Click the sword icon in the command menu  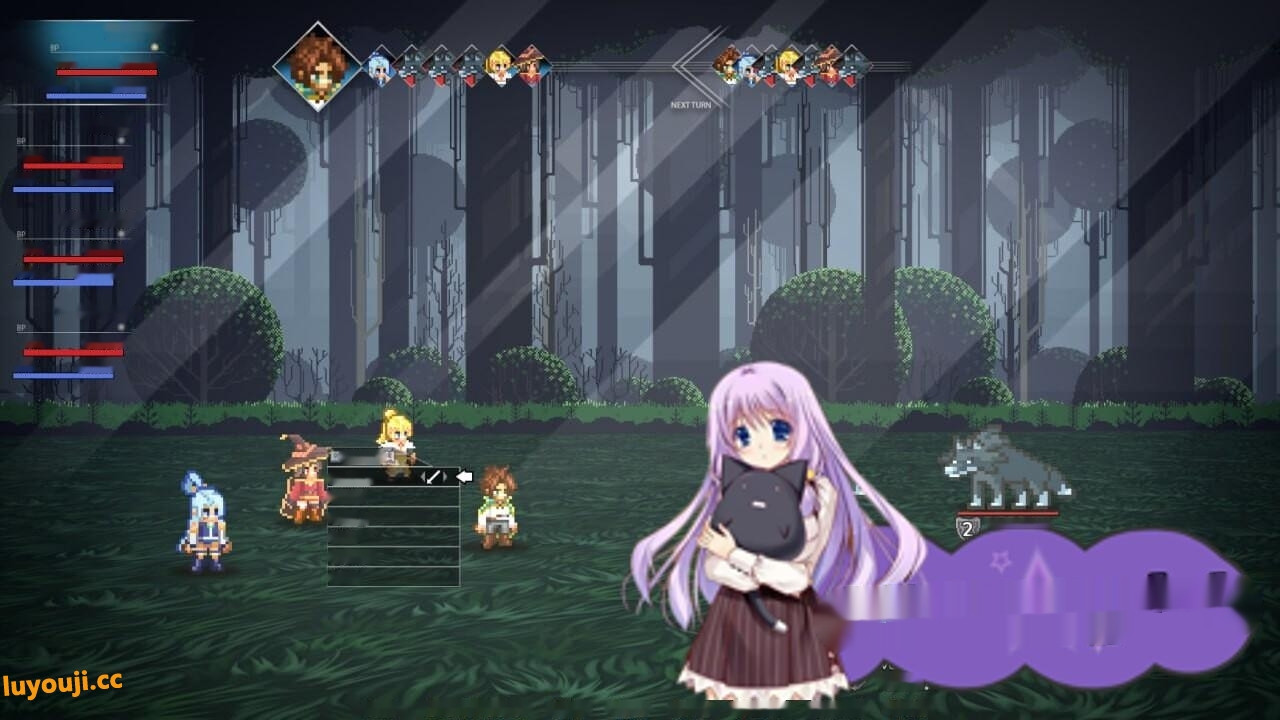pyautogui.click(x=433, y=477)
